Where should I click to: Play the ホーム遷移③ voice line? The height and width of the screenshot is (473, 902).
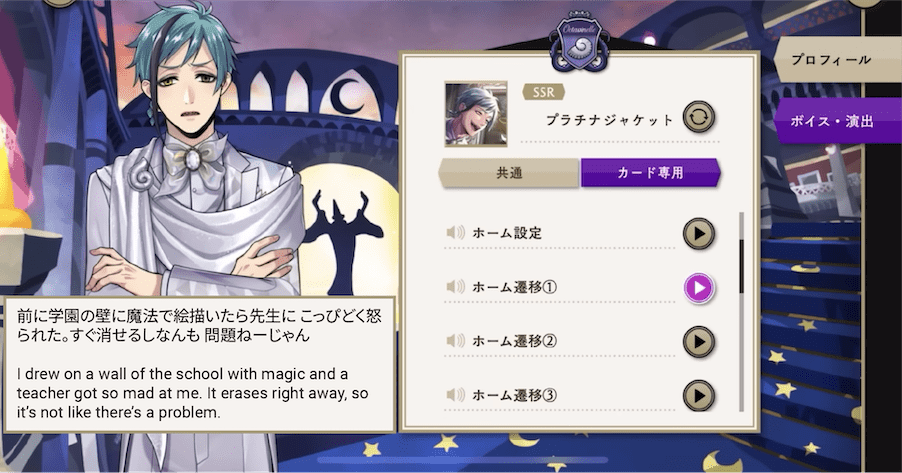pos(699,396)
